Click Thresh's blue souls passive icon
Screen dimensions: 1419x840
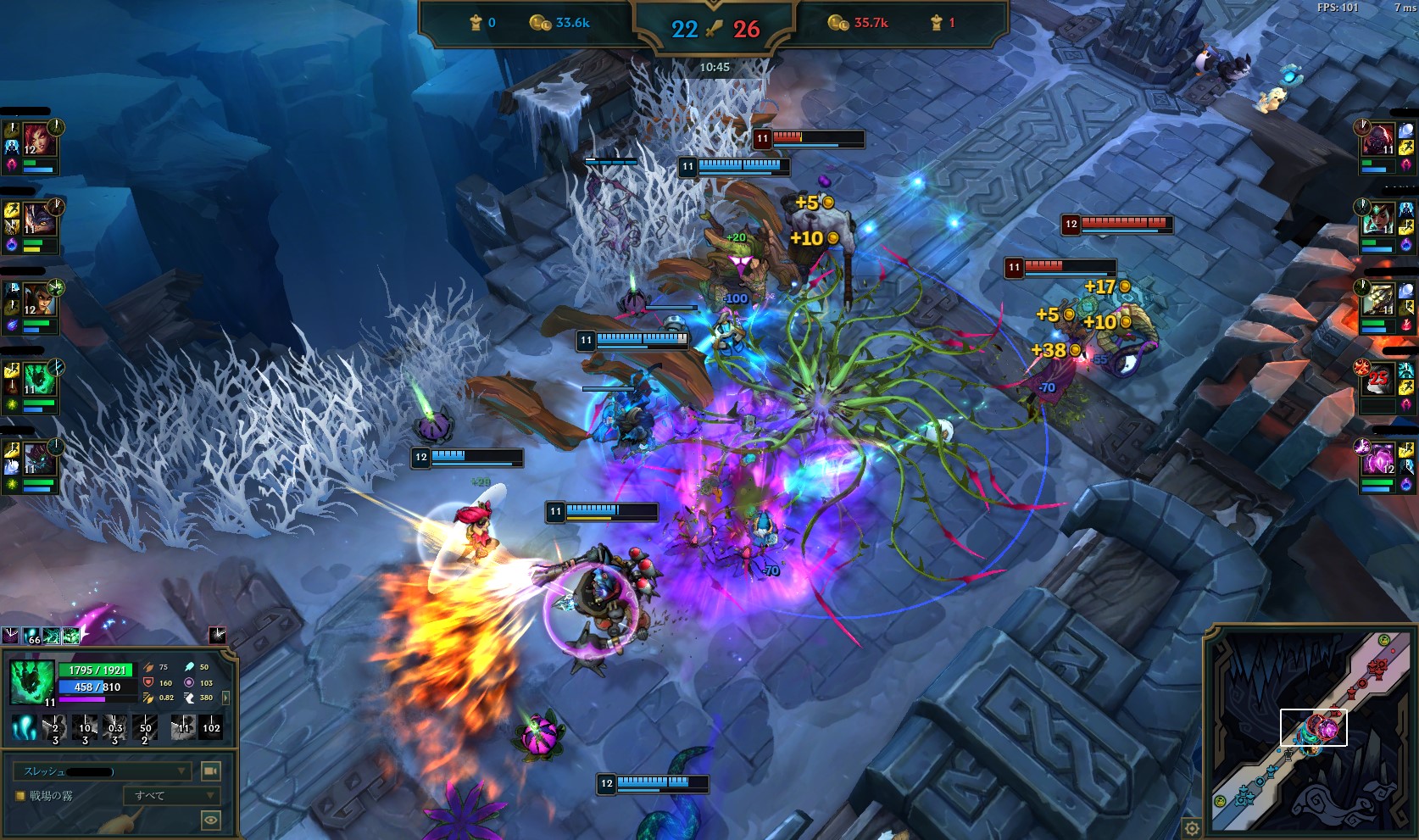[25, 728]
